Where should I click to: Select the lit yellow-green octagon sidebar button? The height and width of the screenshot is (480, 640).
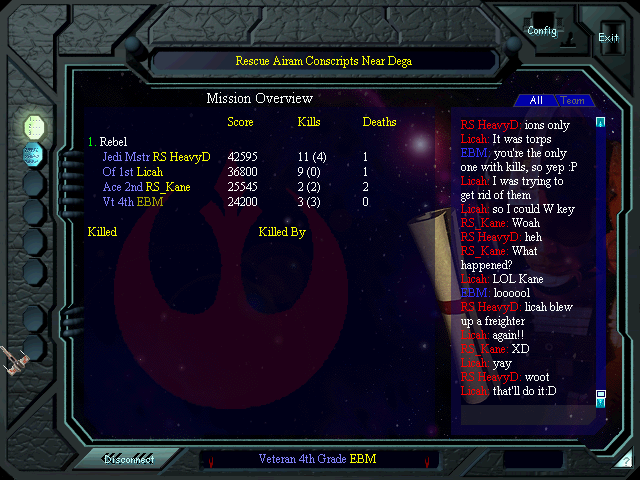[x=34, y=126]
